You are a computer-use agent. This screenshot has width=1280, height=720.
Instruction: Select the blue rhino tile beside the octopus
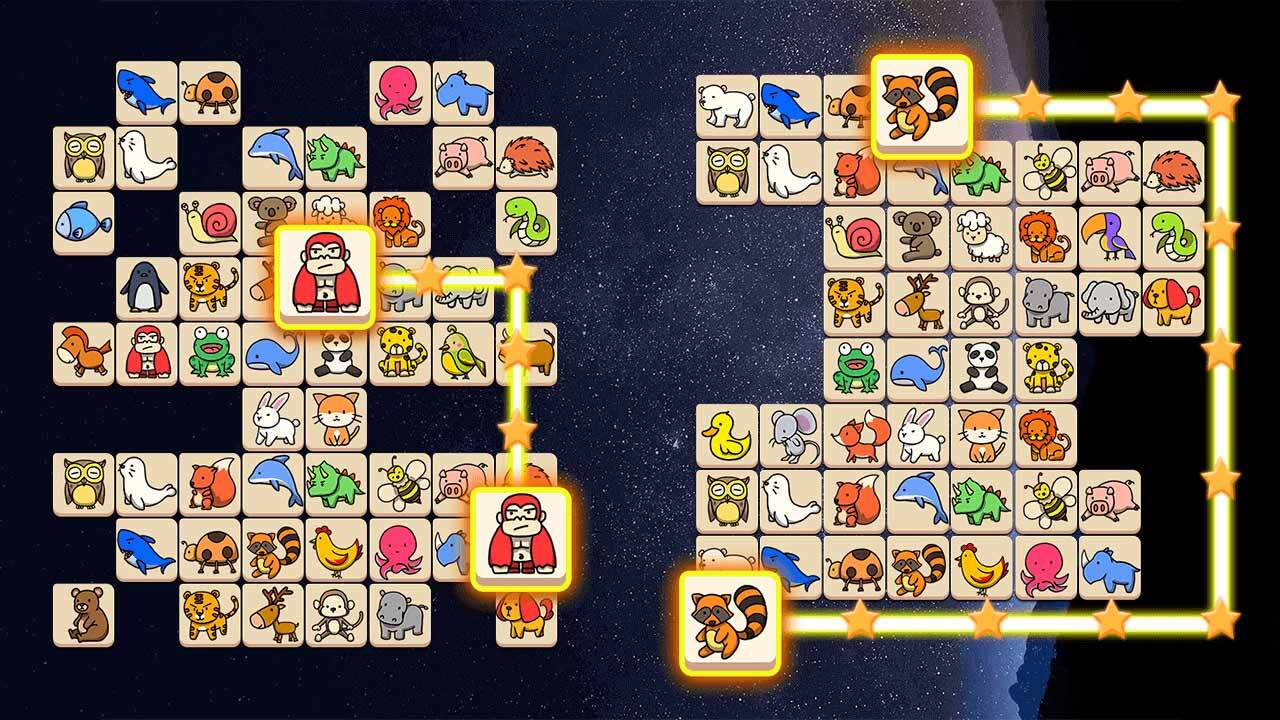(x=462, y=90)
